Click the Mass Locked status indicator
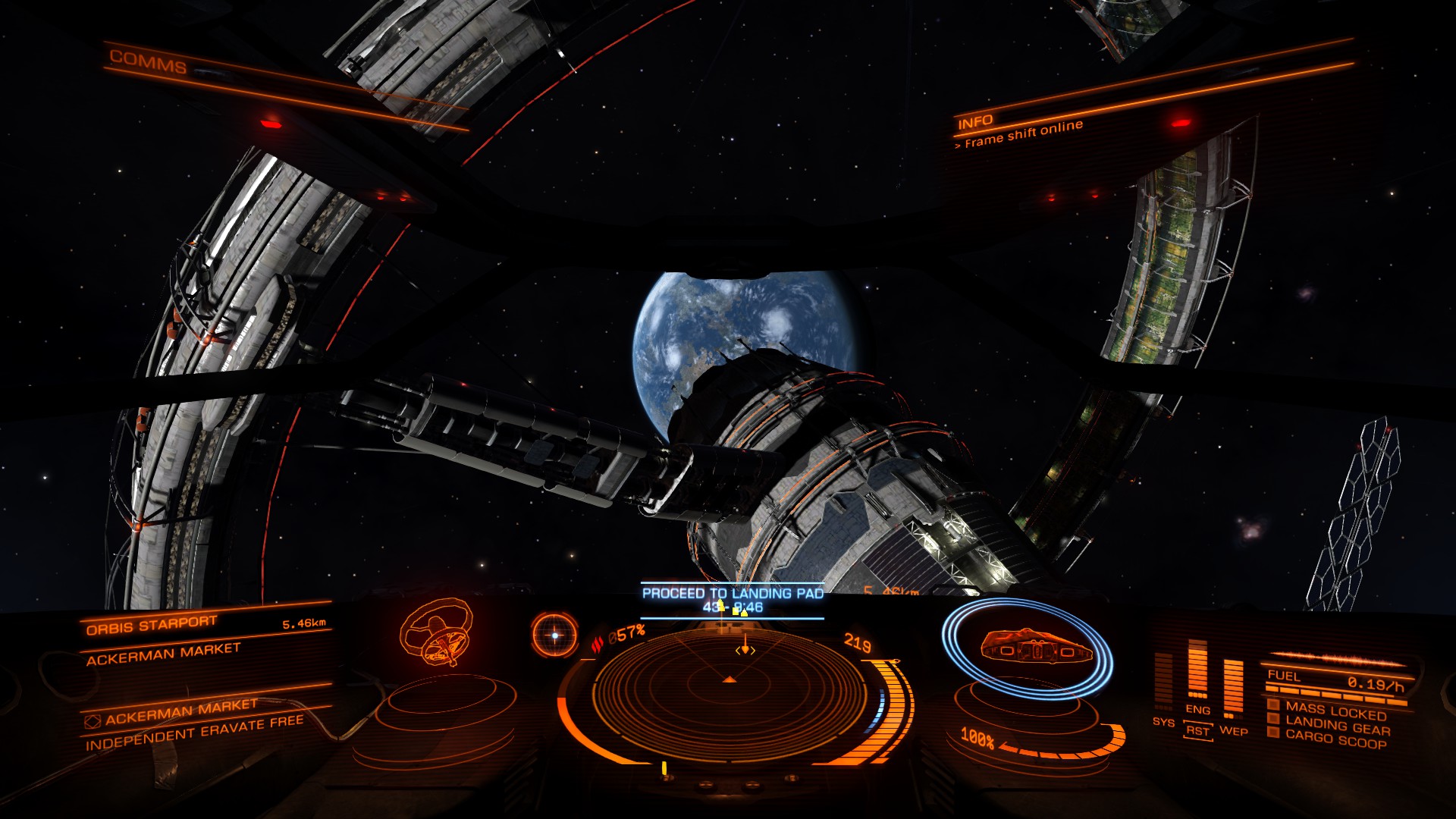Viewport: 1456px width, 819px height. tap(1335, 711)
